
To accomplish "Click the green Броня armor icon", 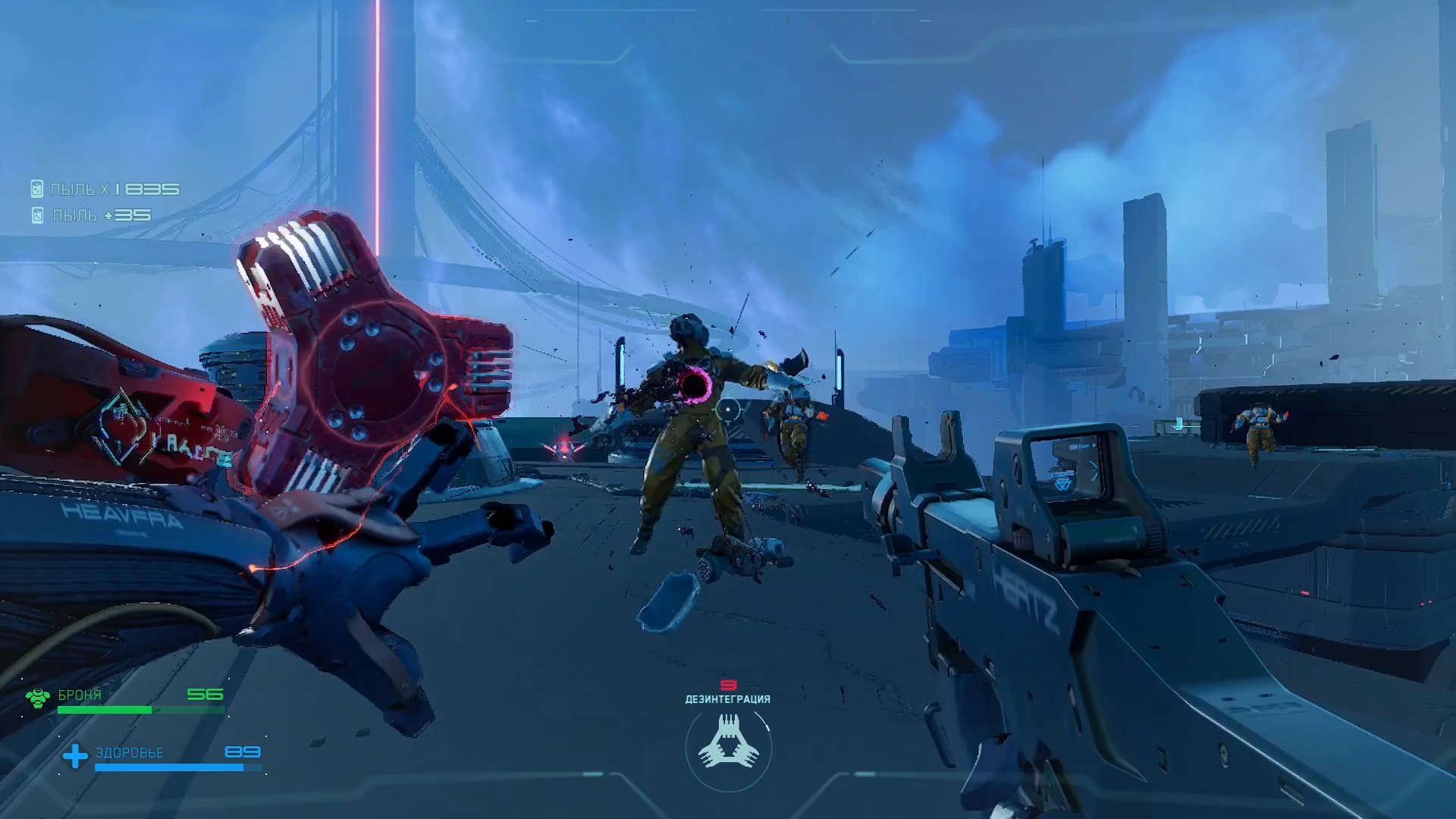I will (x=38, y=697).
